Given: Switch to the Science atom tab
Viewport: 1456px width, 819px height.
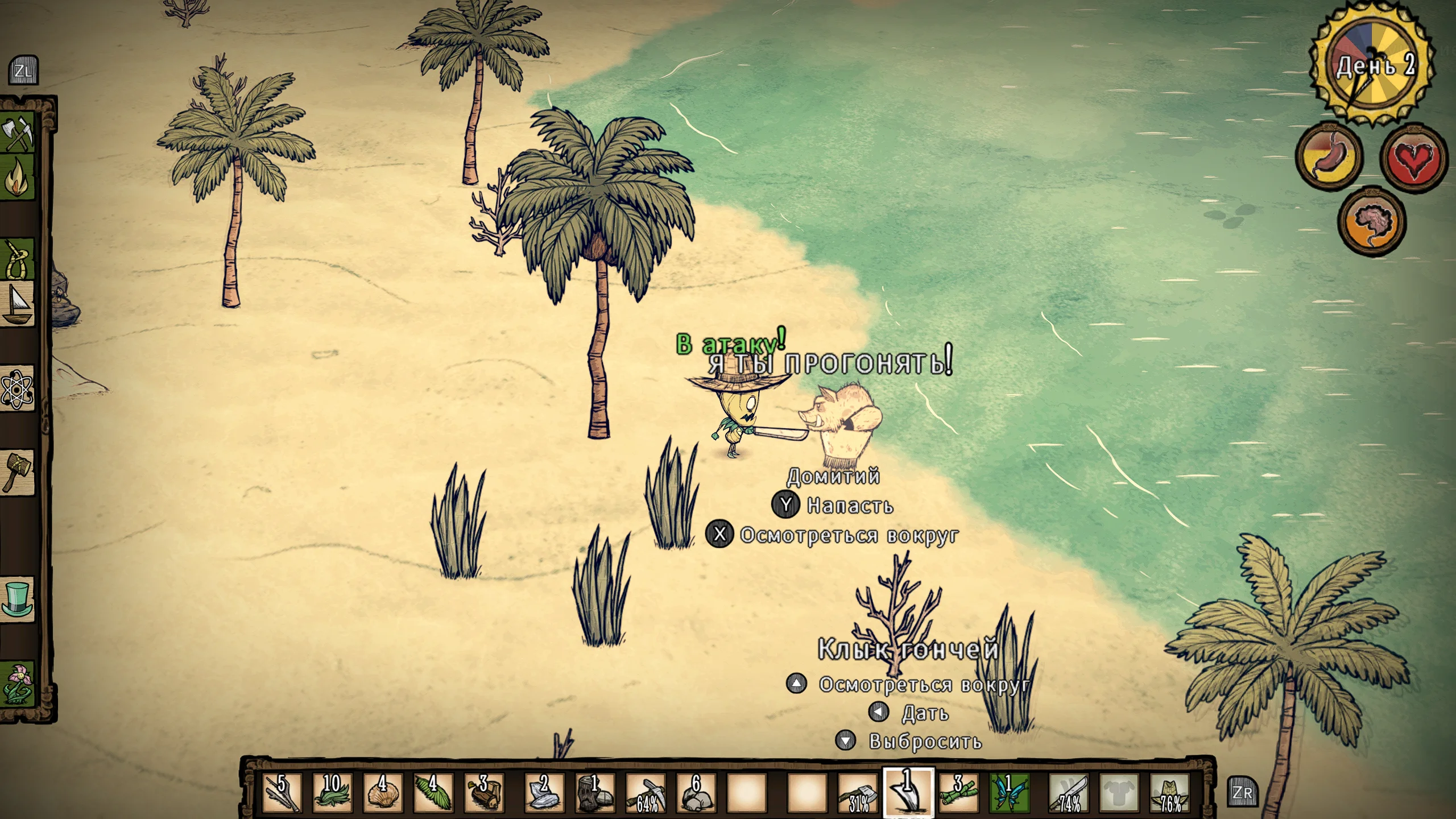Looking at the screenshot, I should [x=18, y=390].
